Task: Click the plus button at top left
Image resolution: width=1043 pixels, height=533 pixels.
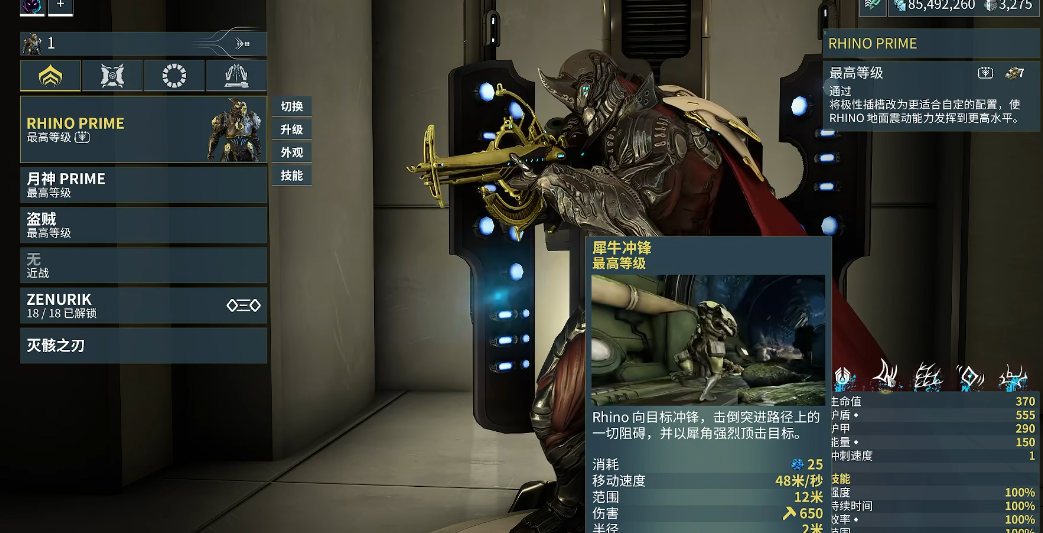Action: (x=60, y=5)
